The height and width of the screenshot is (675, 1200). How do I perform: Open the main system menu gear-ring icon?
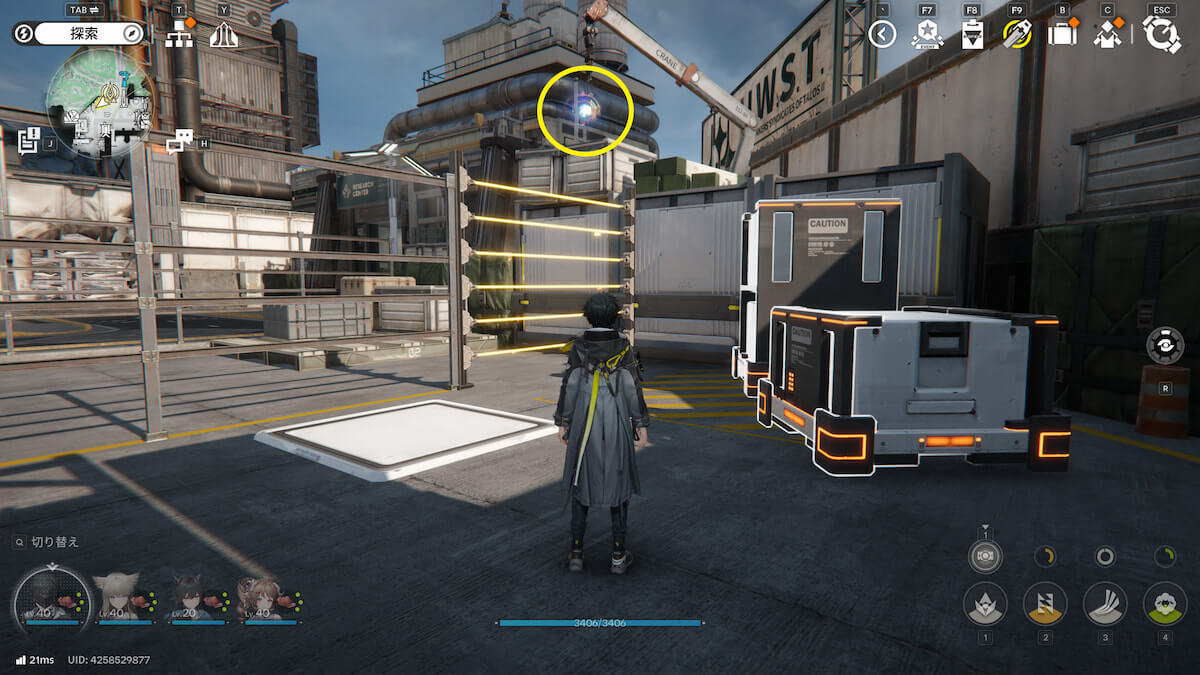(1161, 34)
